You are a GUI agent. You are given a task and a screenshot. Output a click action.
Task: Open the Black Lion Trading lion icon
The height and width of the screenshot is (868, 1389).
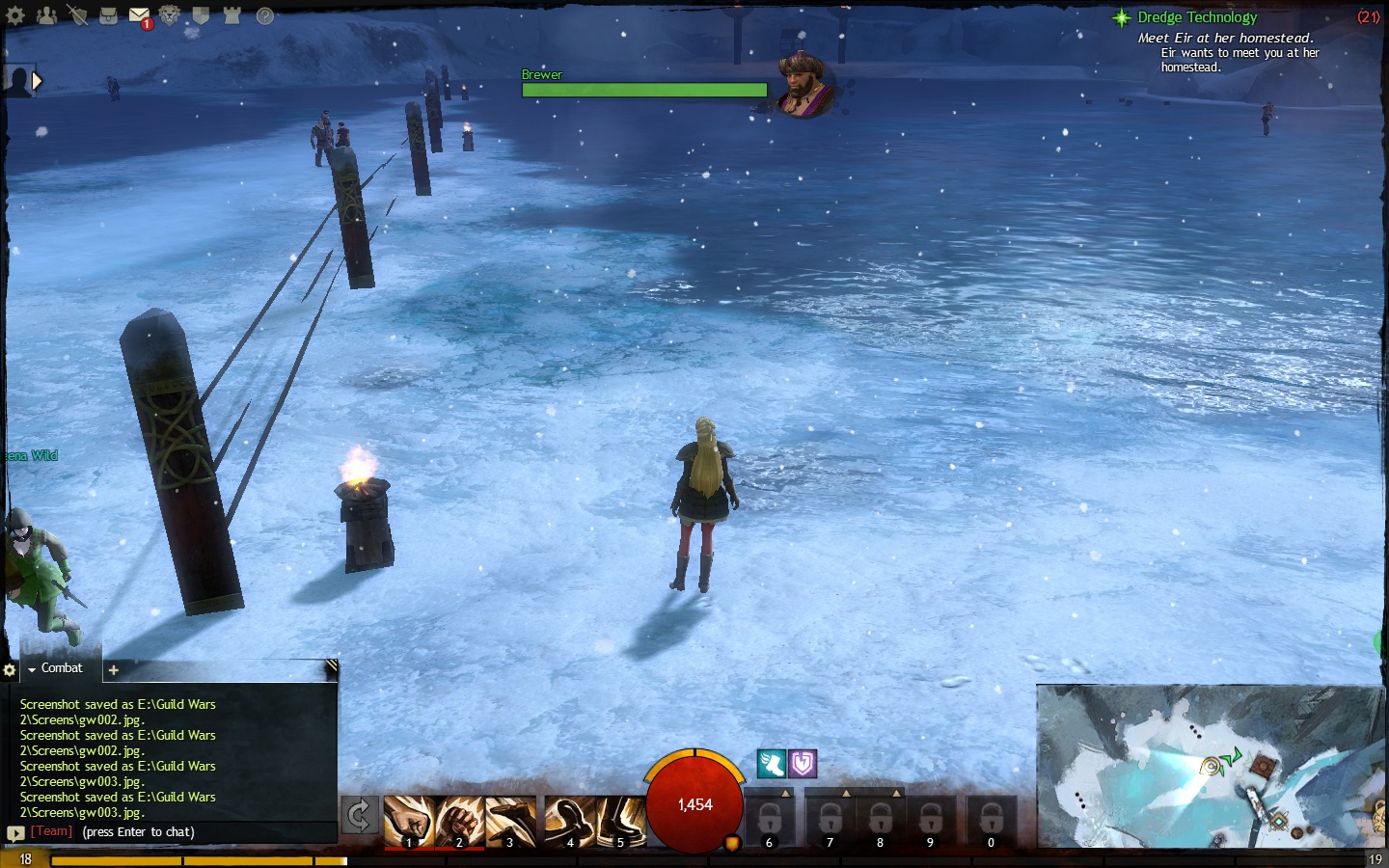(170, 15)
